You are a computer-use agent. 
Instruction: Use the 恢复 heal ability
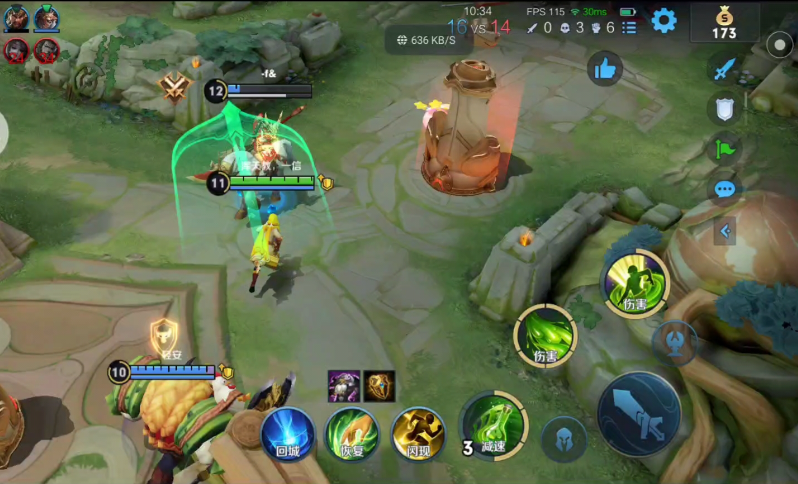point(351,434)
